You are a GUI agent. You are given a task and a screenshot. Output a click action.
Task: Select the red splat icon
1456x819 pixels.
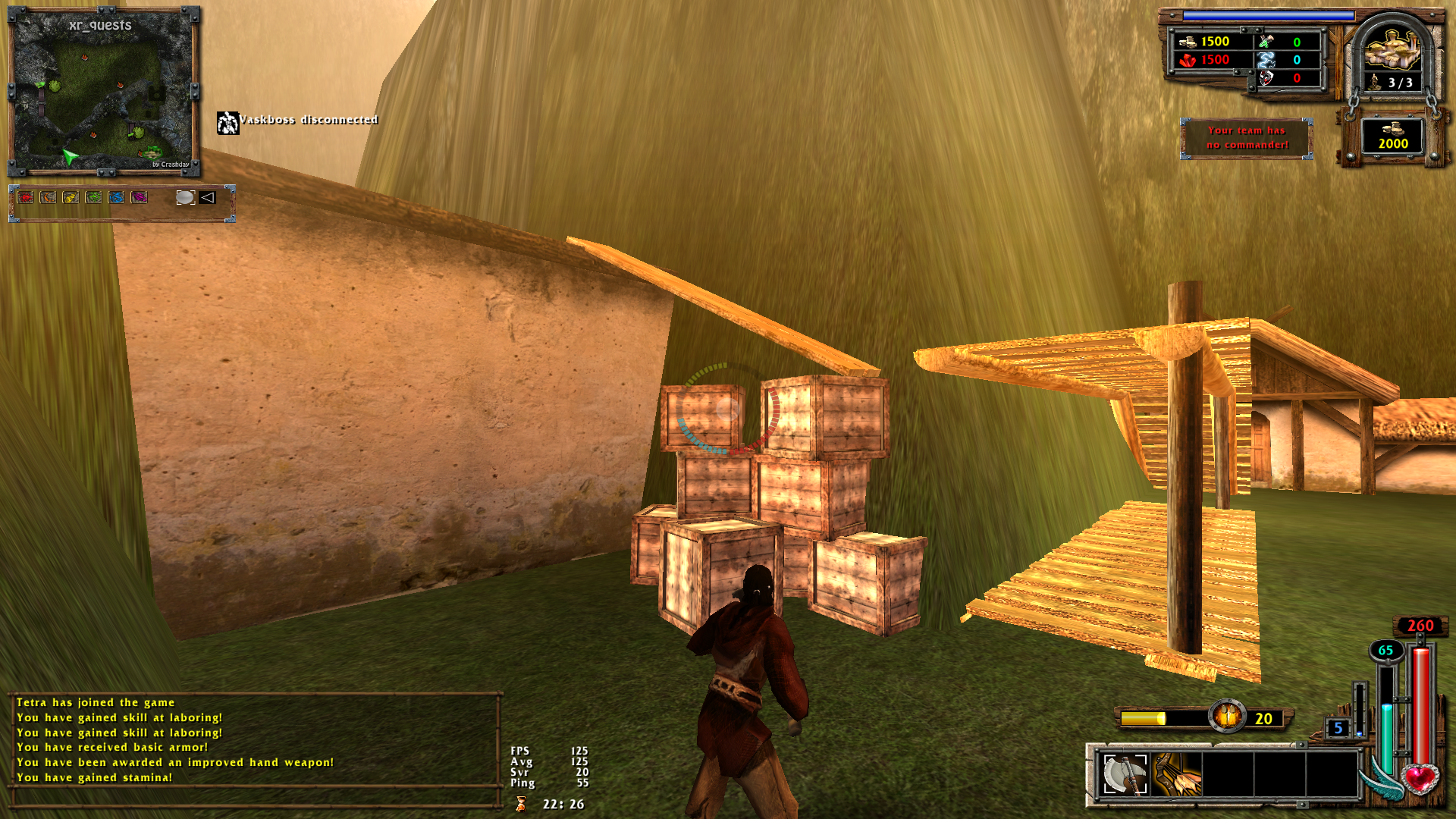[x=26, y=197]
